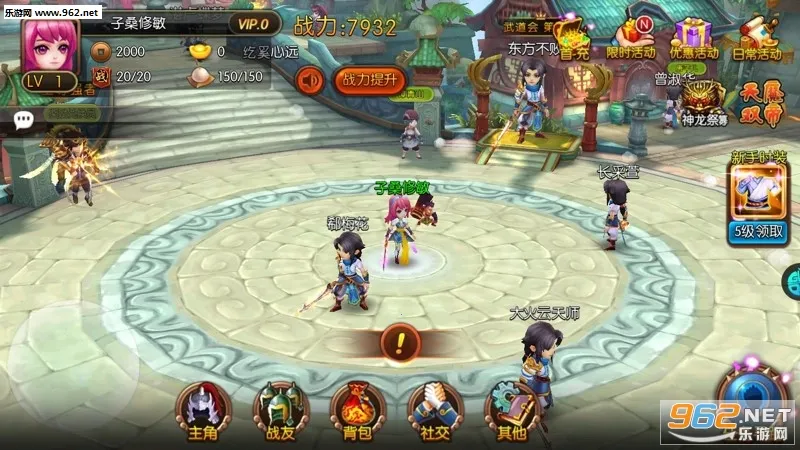This screenshot has height=450, width=800.
Task: Open the 社交 social menu
Action: (x=435, y=408)
